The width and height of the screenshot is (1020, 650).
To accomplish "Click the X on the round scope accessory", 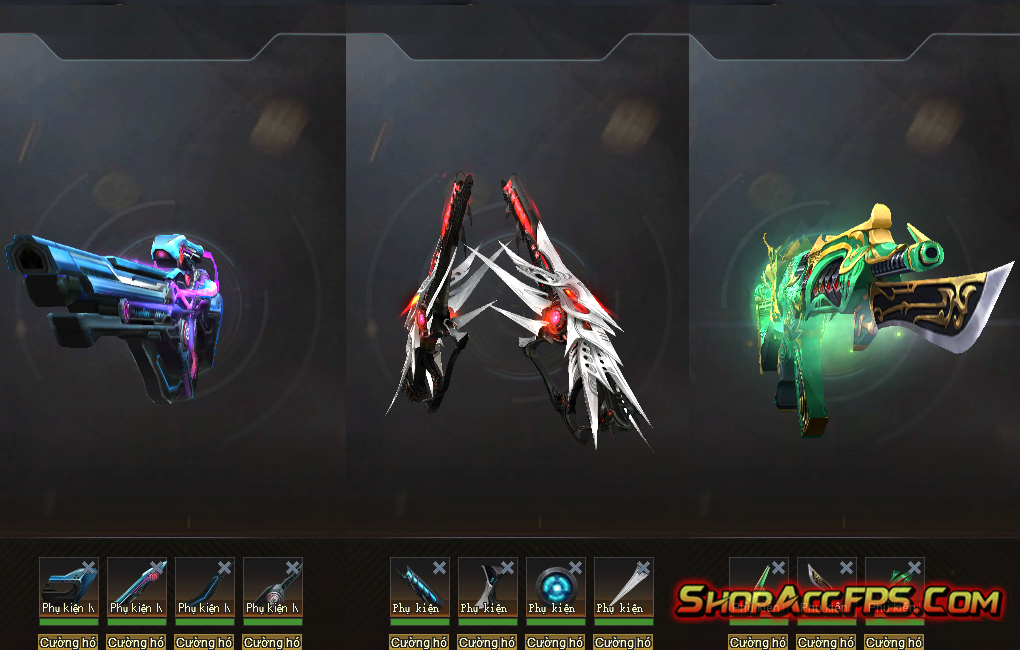I will click(293, 568).
